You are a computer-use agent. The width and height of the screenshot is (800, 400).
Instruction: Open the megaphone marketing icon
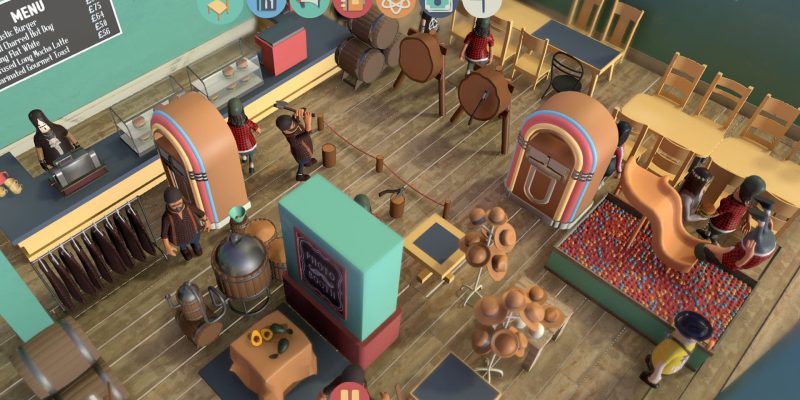coord(309,5)
